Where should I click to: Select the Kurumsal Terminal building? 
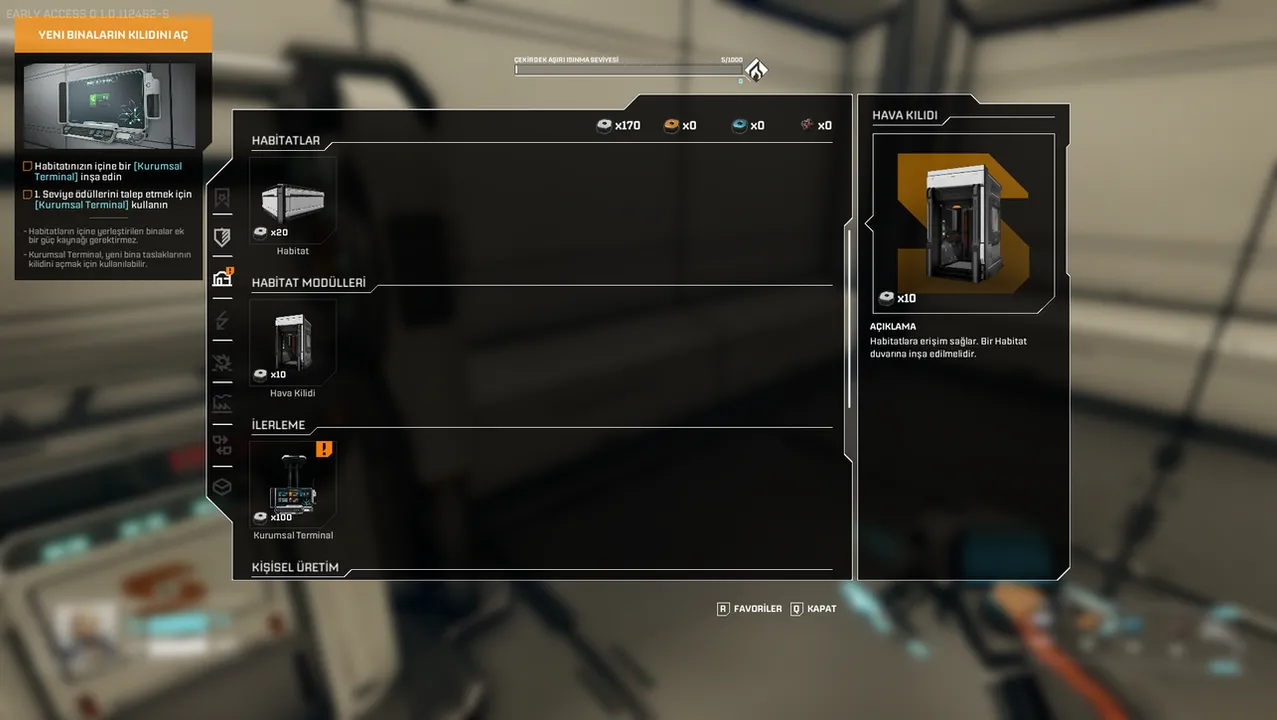[293, 486]
